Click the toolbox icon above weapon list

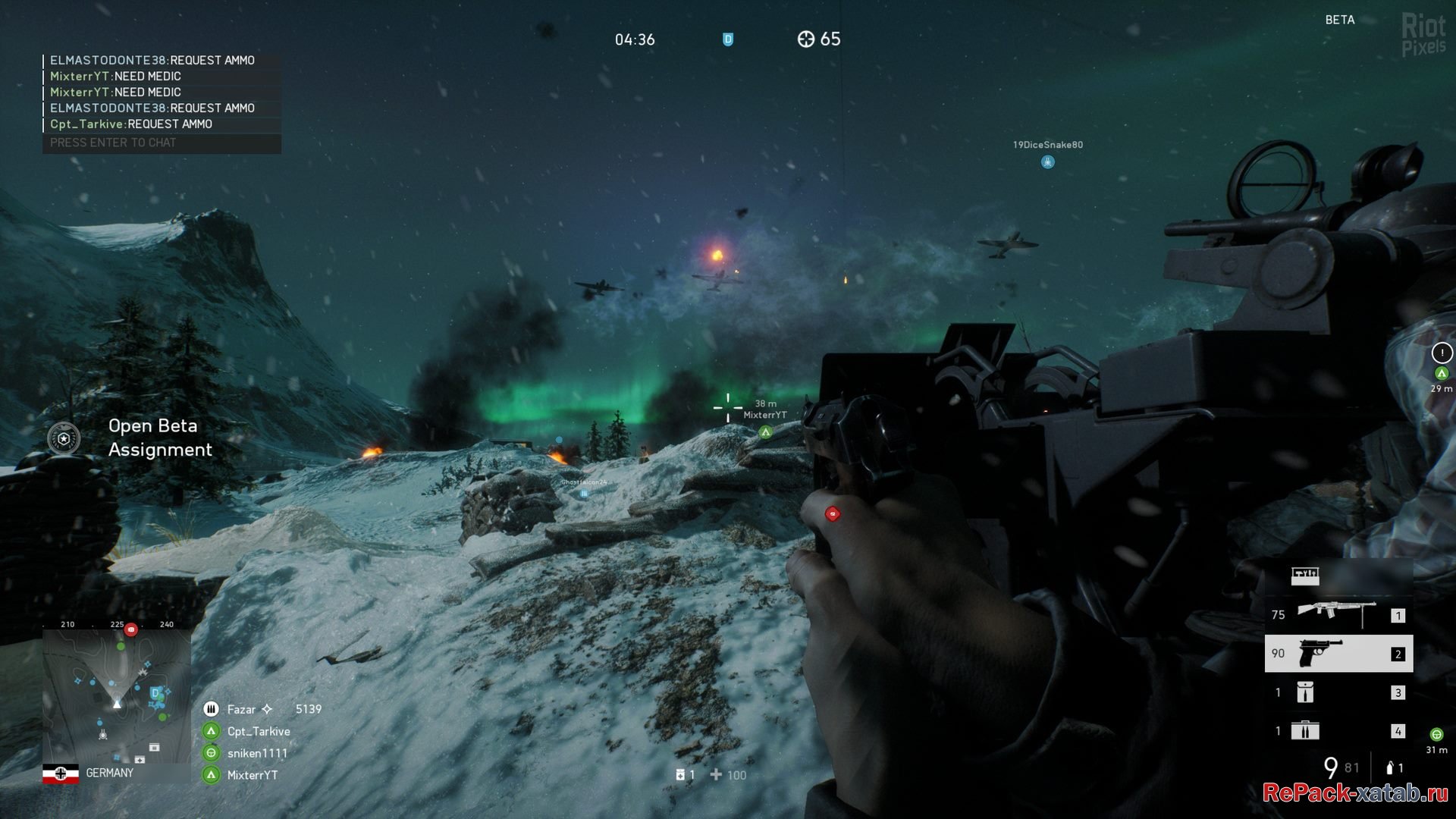coord(1305,576)
